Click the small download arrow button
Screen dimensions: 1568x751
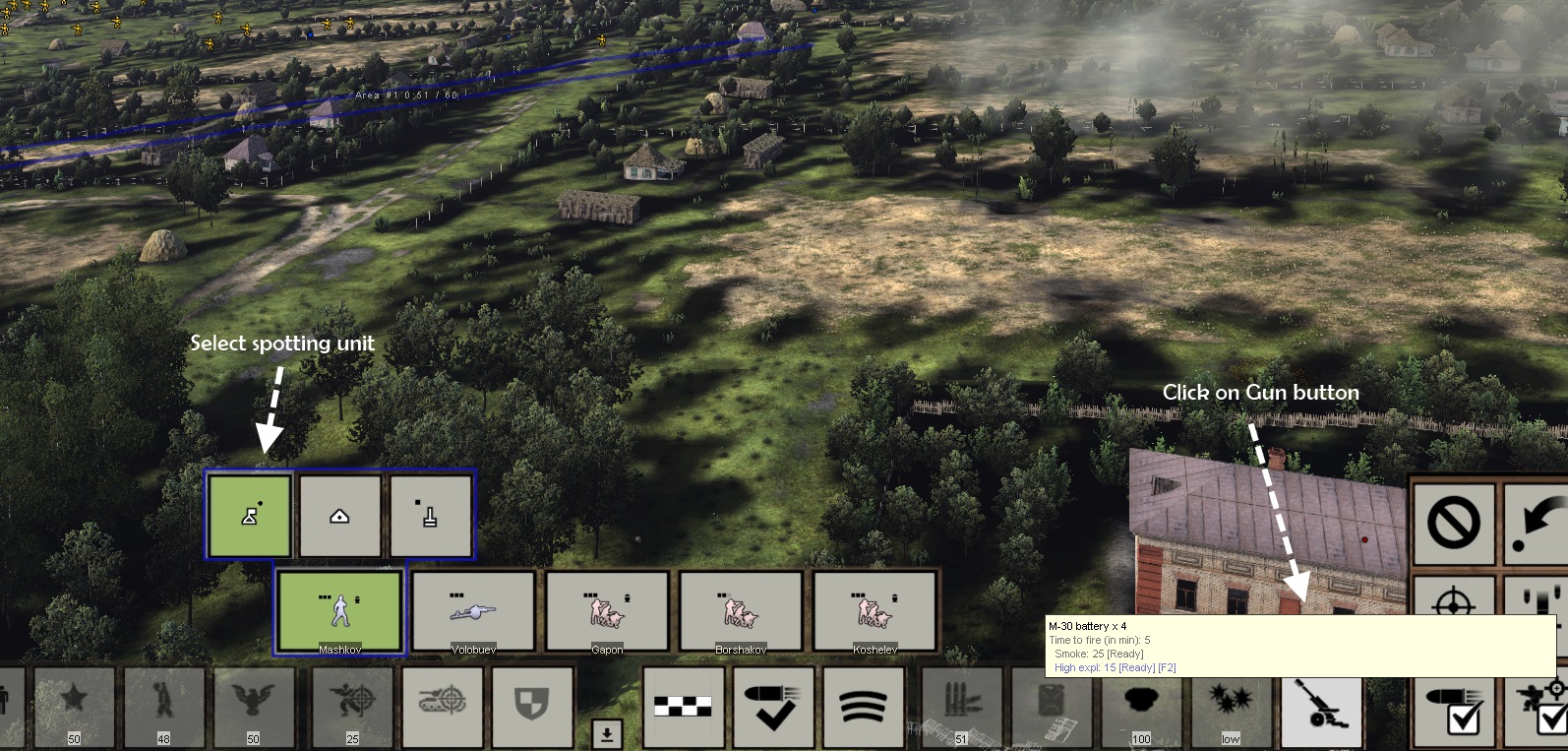(607, 733)
